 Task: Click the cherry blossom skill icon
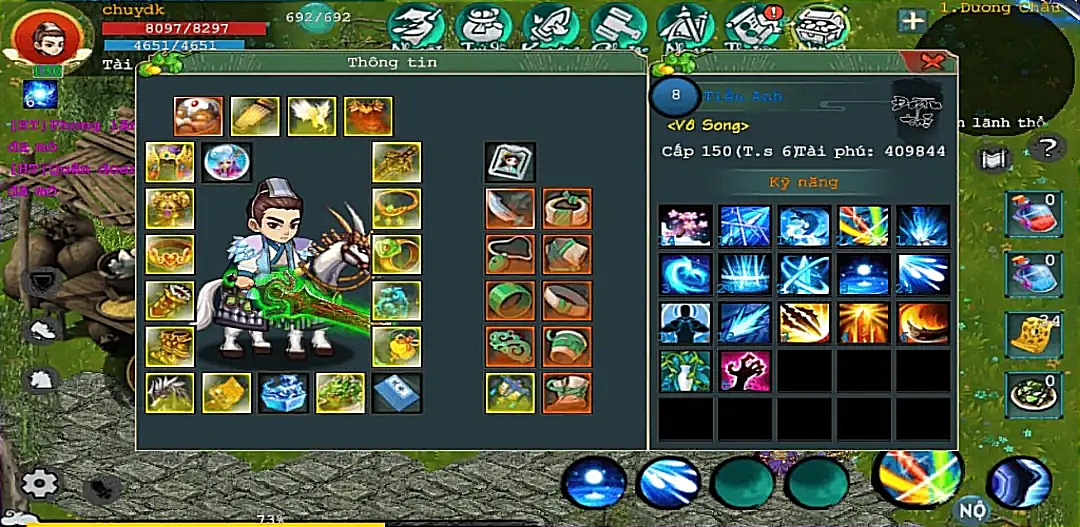tap(685, 226)
